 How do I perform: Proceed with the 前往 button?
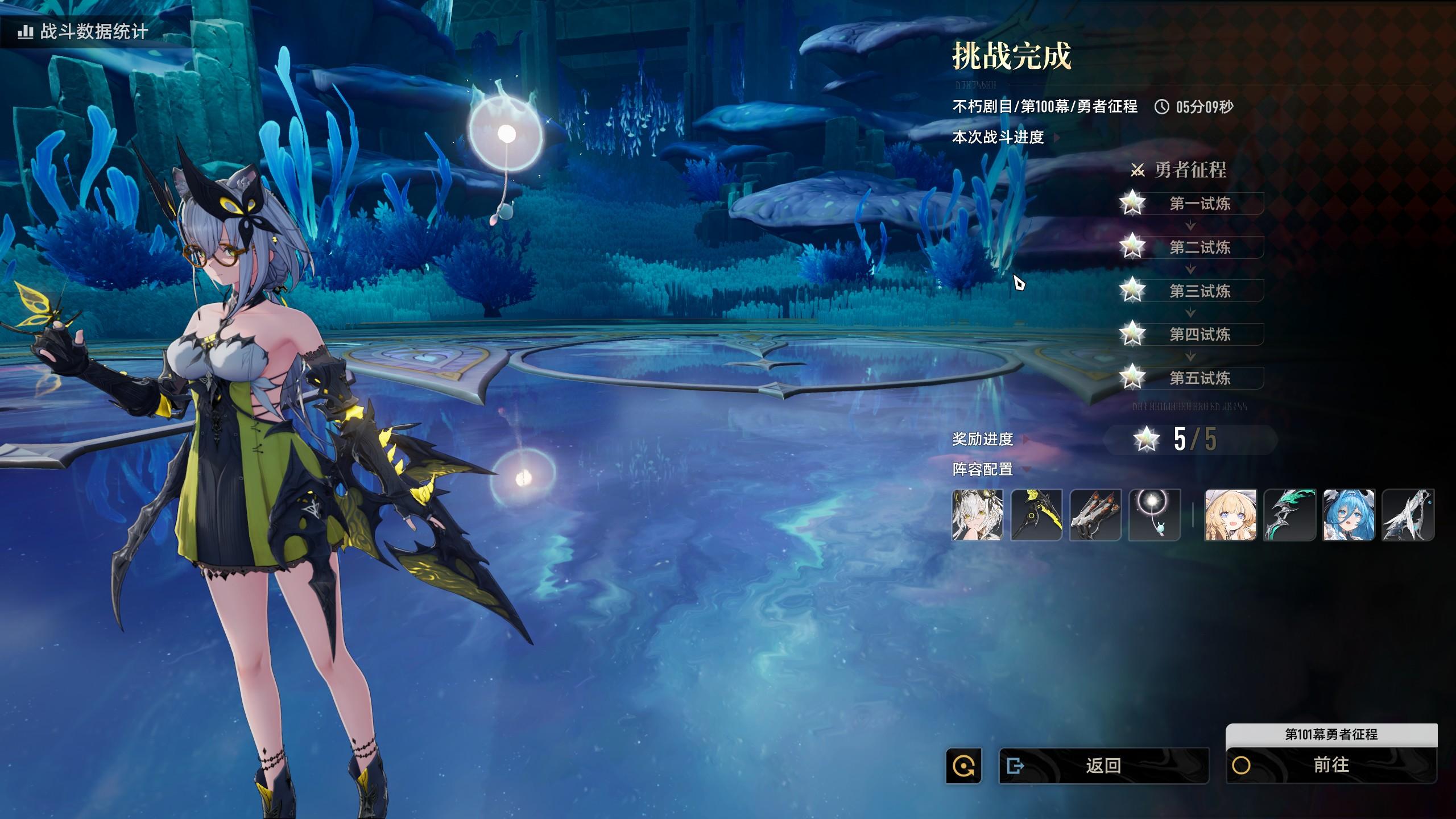click(x=1331, y=765)
